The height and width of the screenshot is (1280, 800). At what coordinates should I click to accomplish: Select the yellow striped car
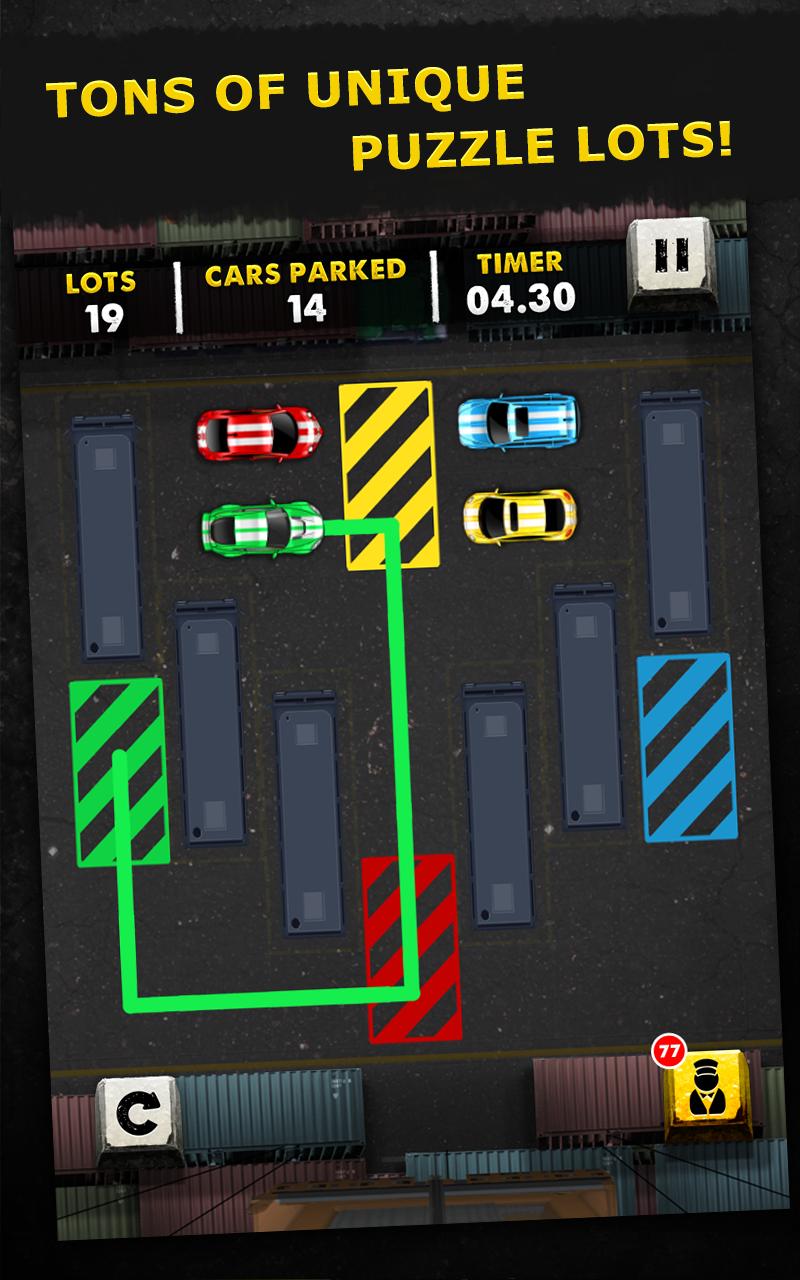(x=520, y=516)
